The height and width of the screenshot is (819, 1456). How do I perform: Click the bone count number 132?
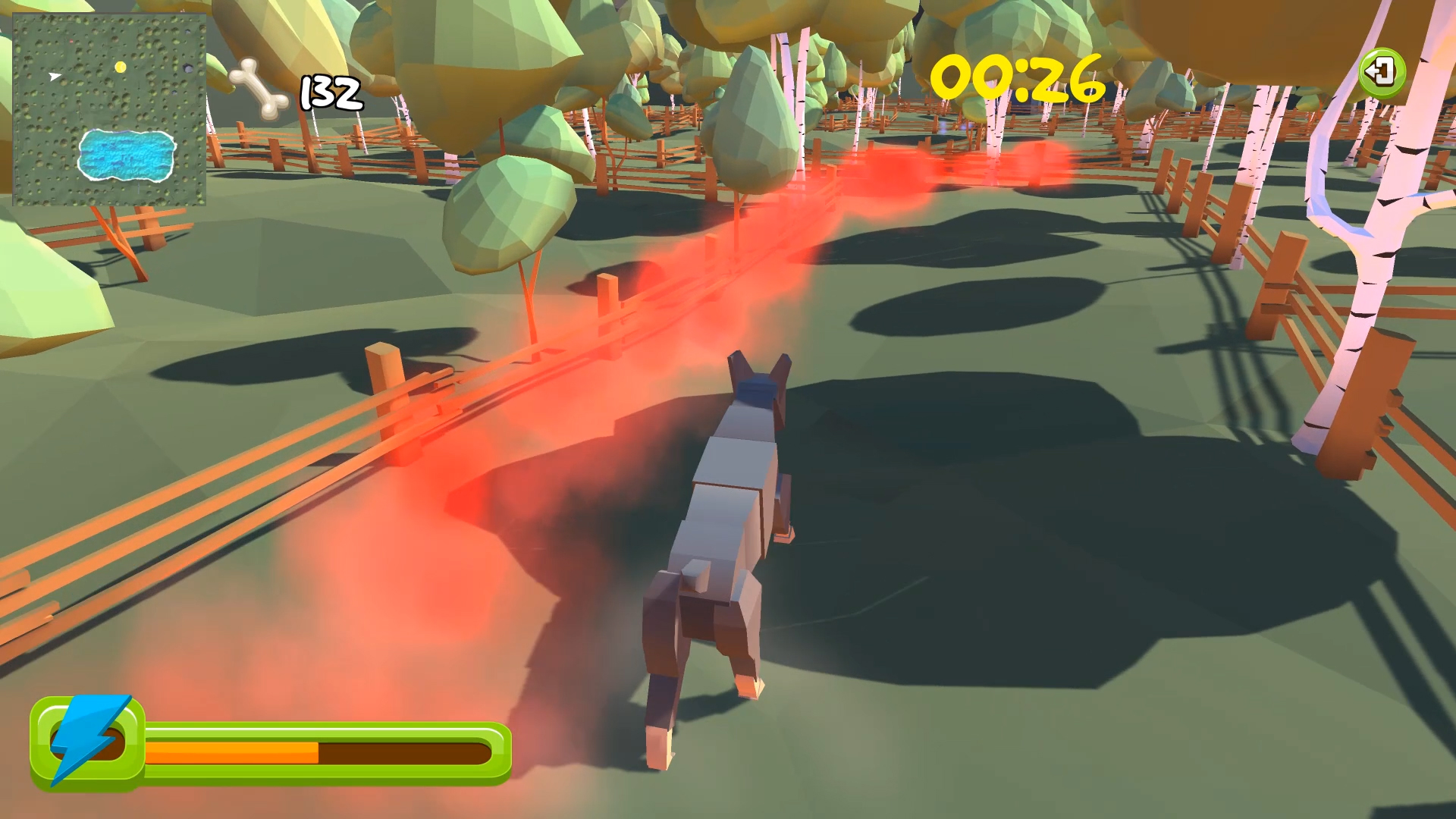[x=330, y=91]
